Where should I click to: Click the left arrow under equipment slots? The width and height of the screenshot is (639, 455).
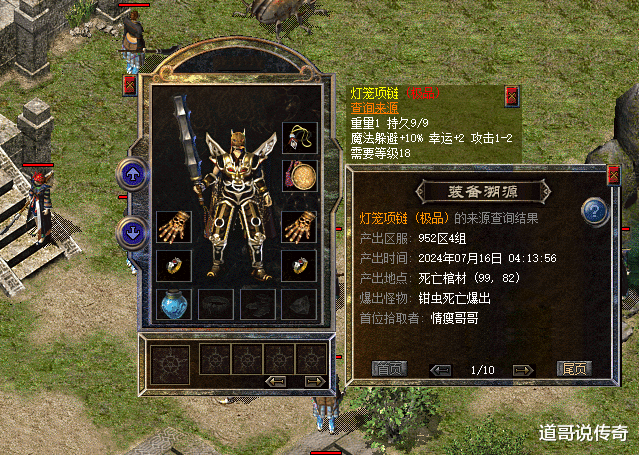(277, 382)
